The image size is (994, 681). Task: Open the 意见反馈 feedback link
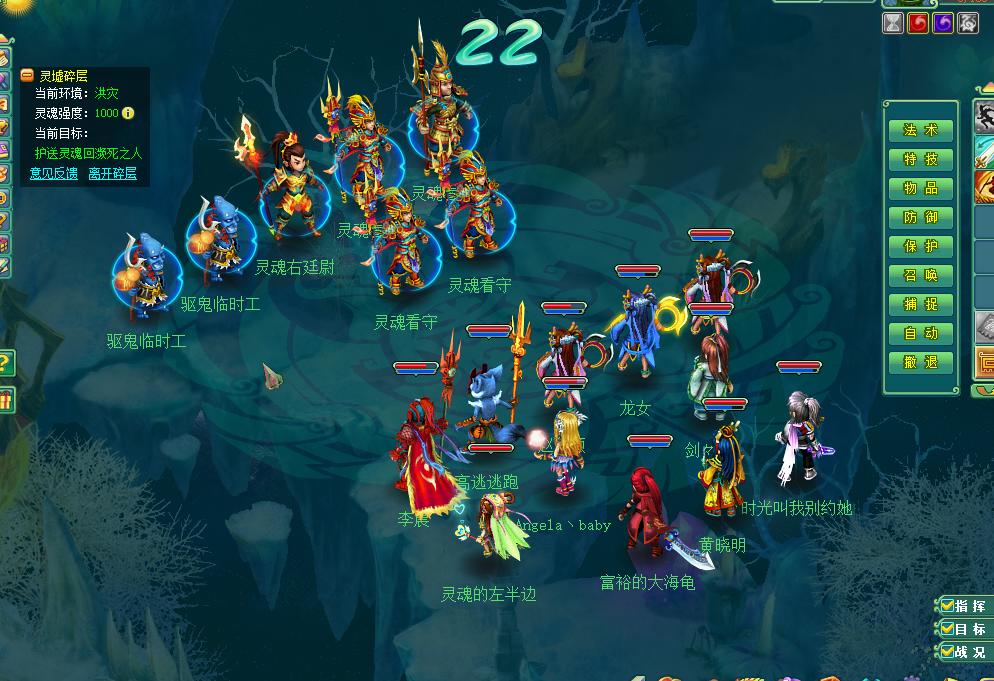coord(53,173)
